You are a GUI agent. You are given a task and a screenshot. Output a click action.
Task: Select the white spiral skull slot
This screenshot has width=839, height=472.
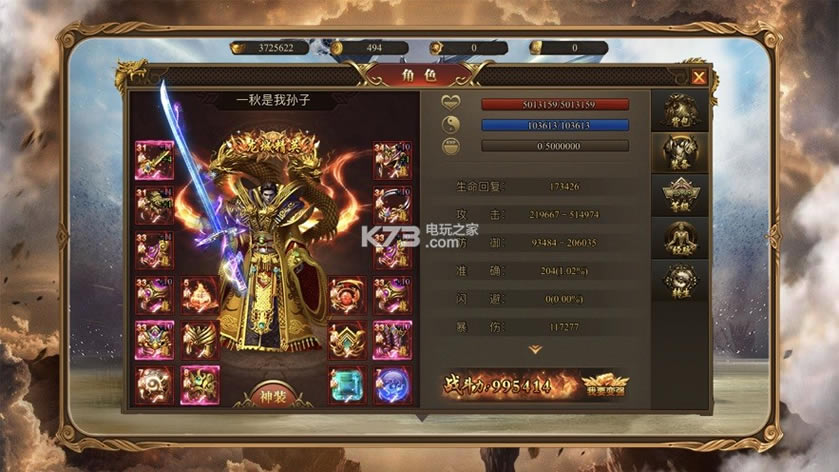[x=155, y=385]
